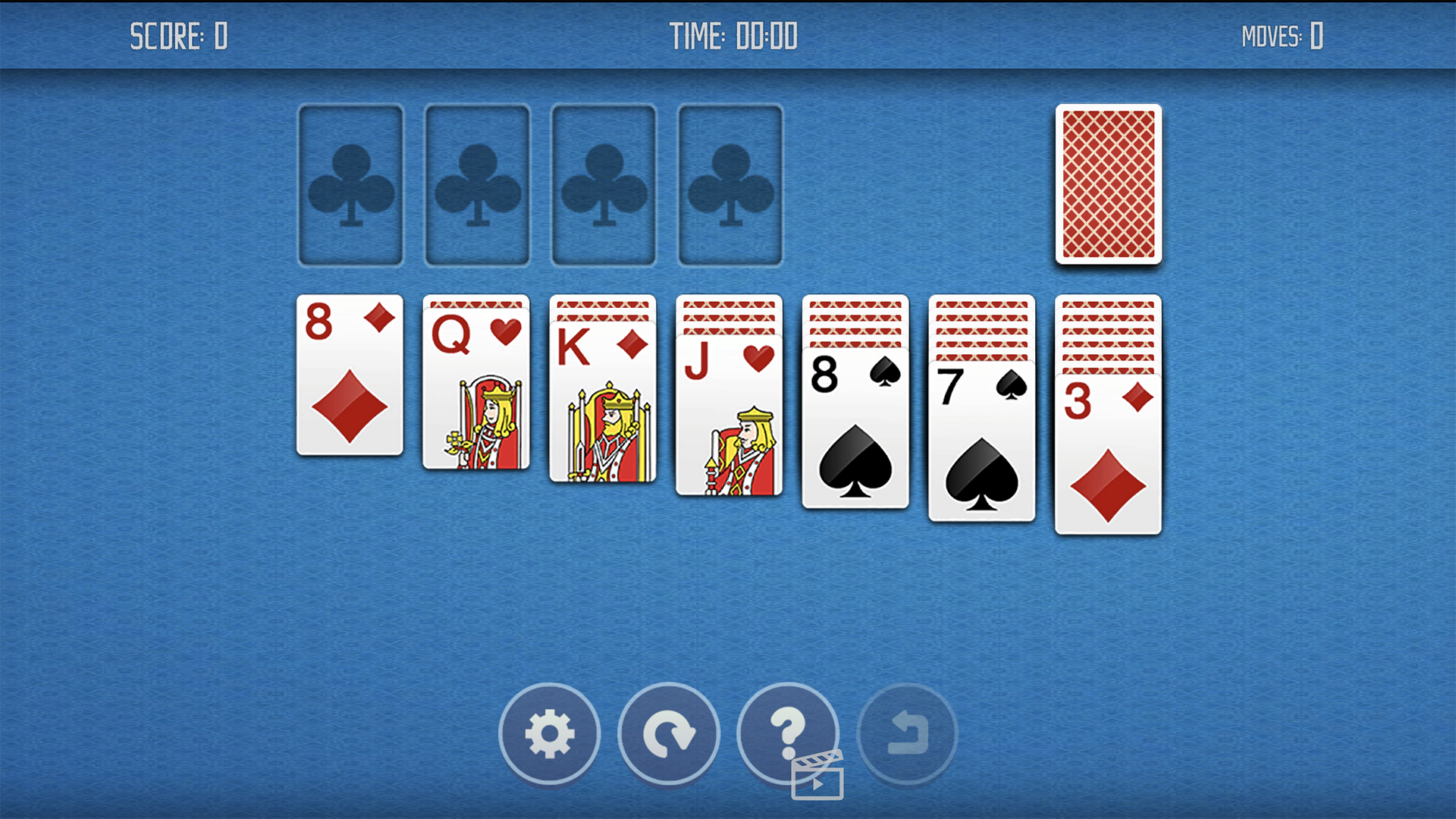Click the second club foundation placeholder
1456x819 pixels.
[477, 184]
